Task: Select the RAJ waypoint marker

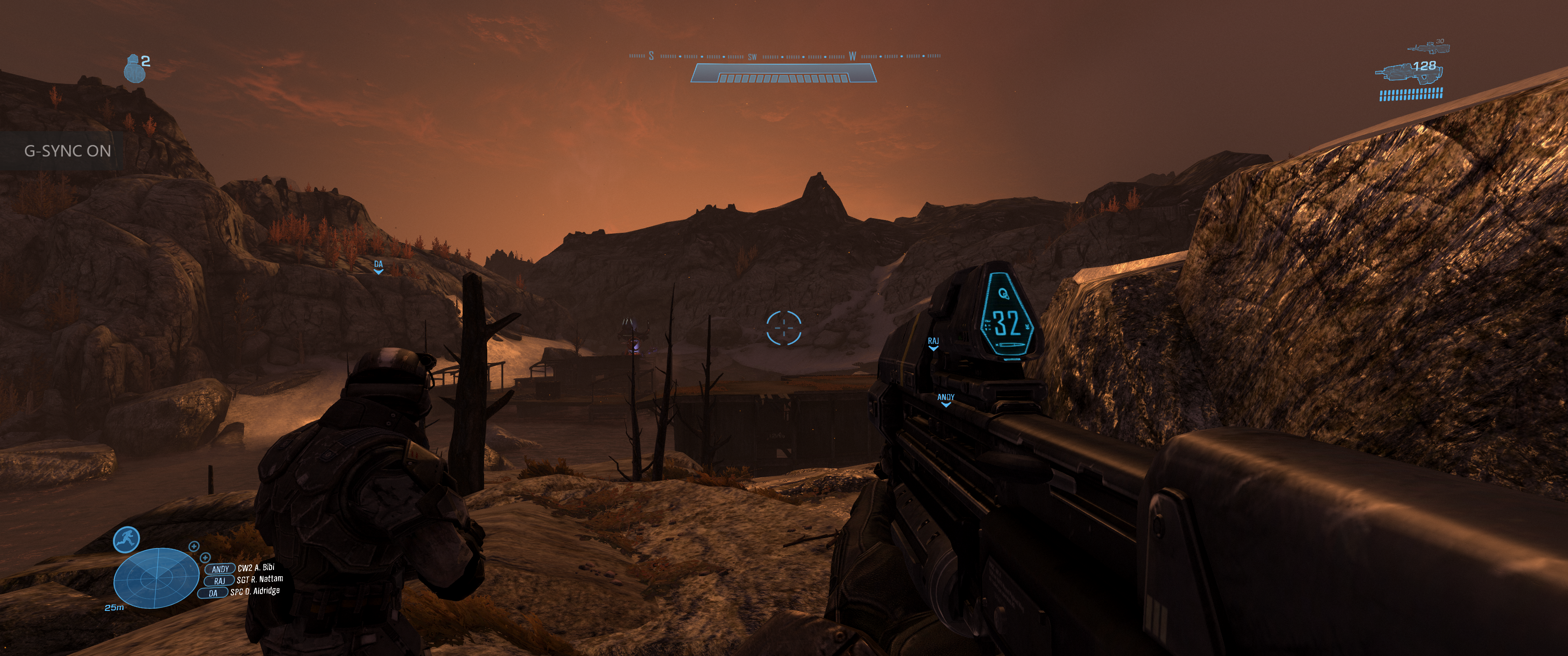Action: pyautogui.click(x=933, y=344)
